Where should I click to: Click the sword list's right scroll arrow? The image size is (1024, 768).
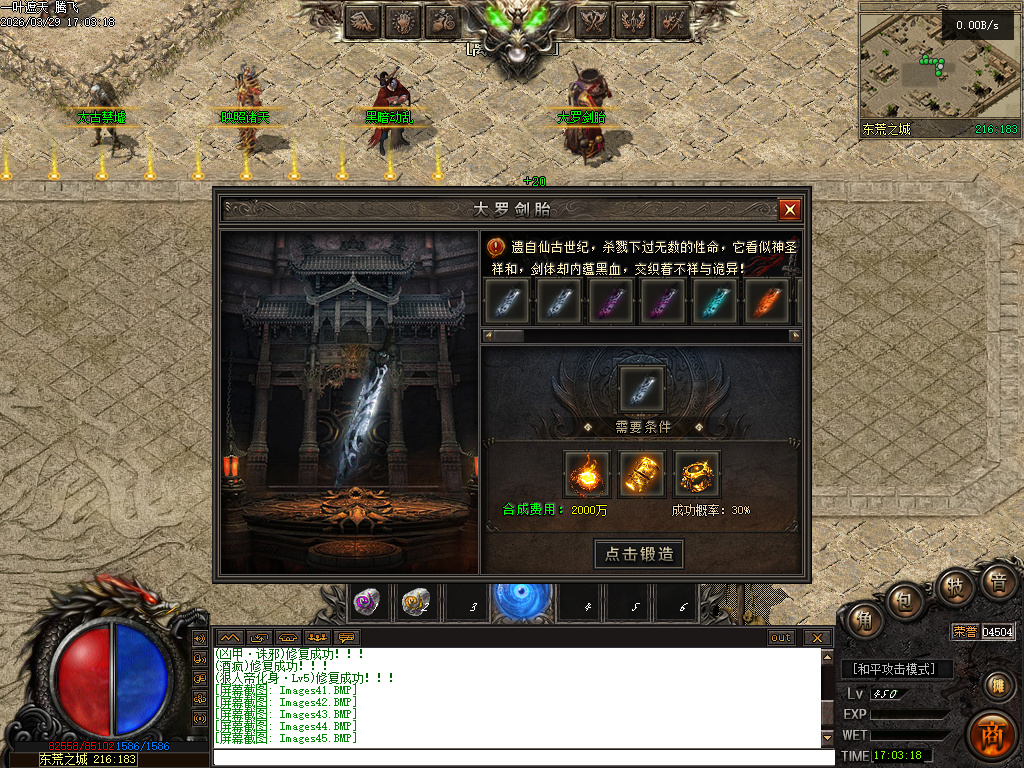point(797,337)
